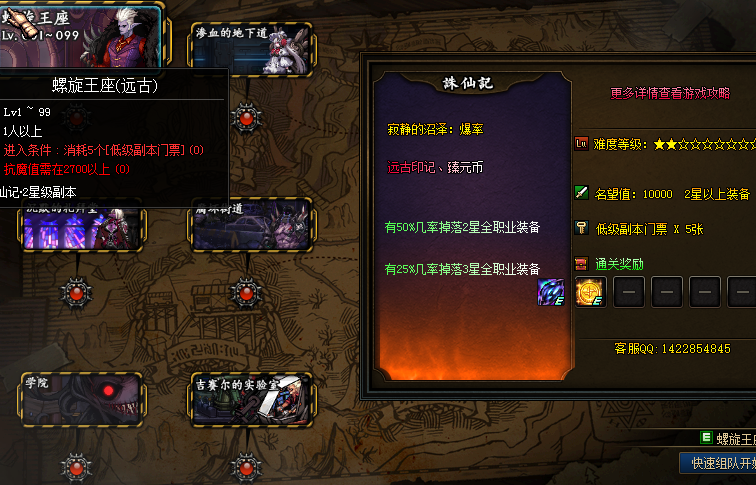This screenshot has height=485, width=756.
Task: Select the 学院 dungeon tile
Action: pyautogui.click(x=78, y=397)
